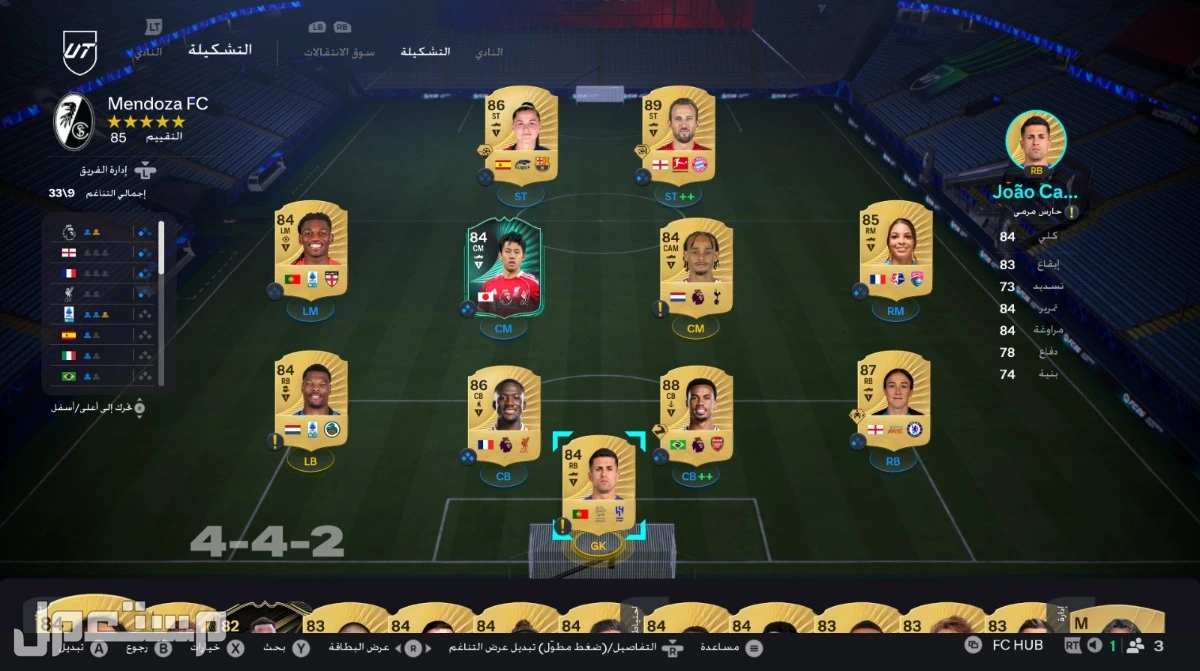The width and height of the screenshot is (1200, 671).
Task: Choose the 87-rated Chelsea right-back card
Action: 893,398
